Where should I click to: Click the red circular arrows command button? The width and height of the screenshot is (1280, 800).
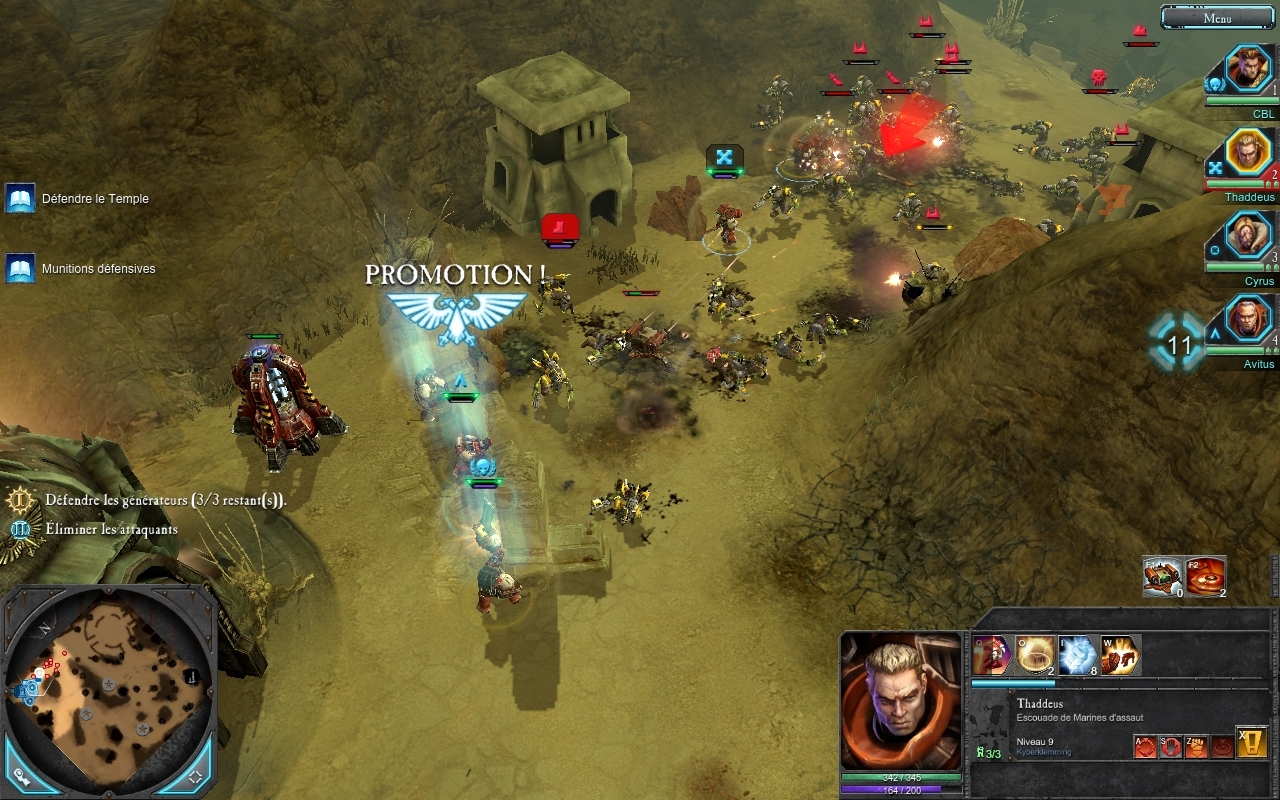[1145, 746]
